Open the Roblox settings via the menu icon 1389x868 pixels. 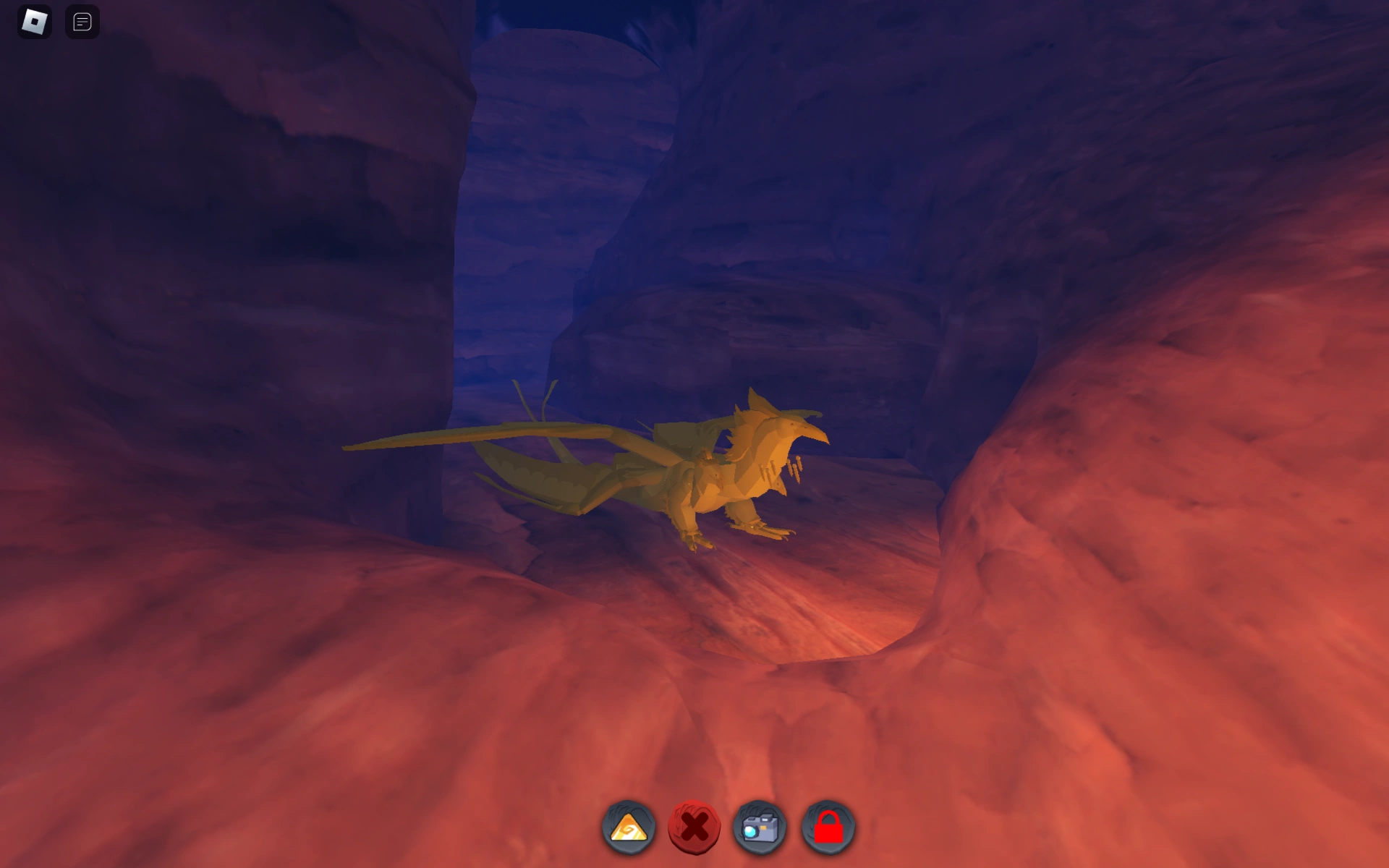point(35,22)
